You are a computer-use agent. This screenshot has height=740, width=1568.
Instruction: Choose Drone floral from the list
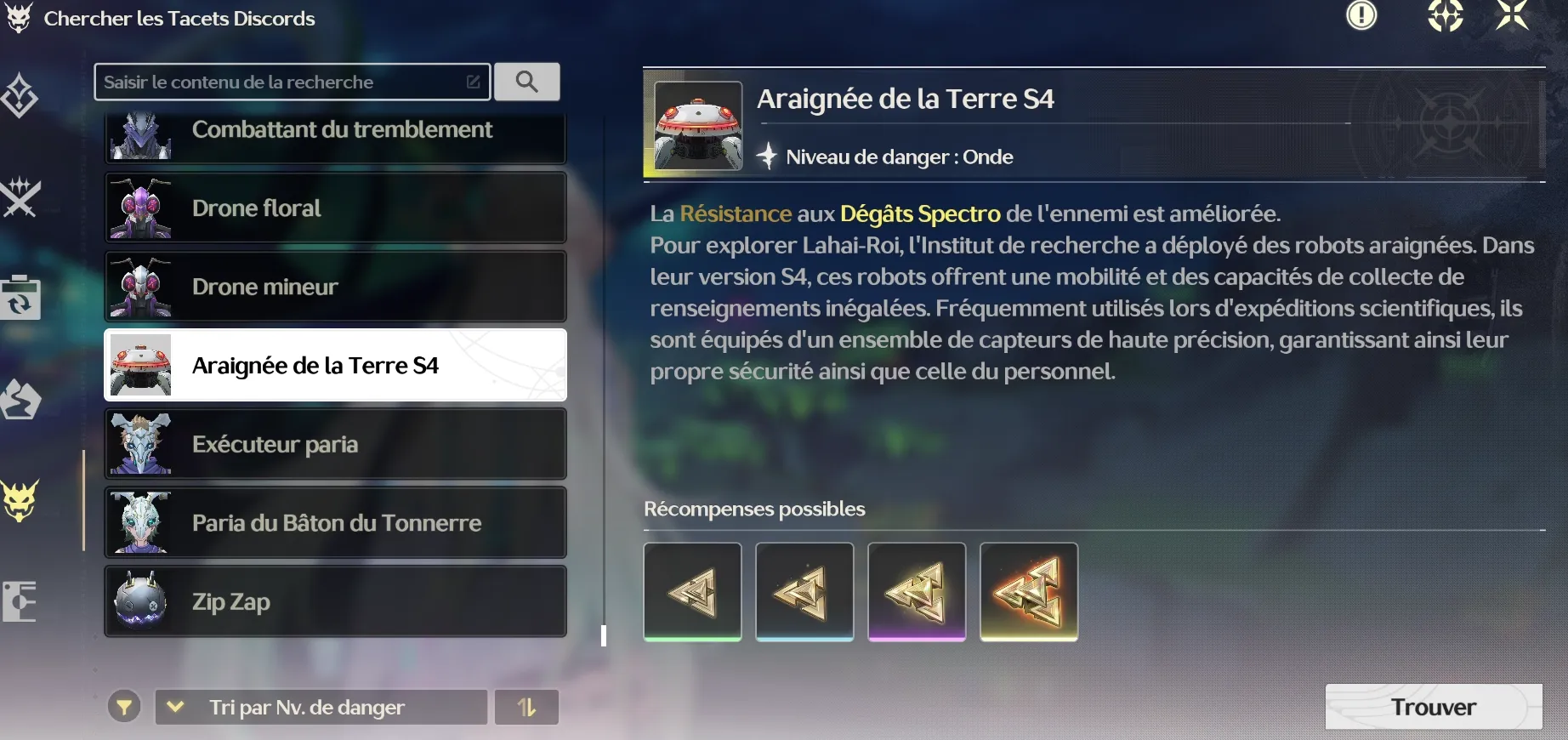335,208
